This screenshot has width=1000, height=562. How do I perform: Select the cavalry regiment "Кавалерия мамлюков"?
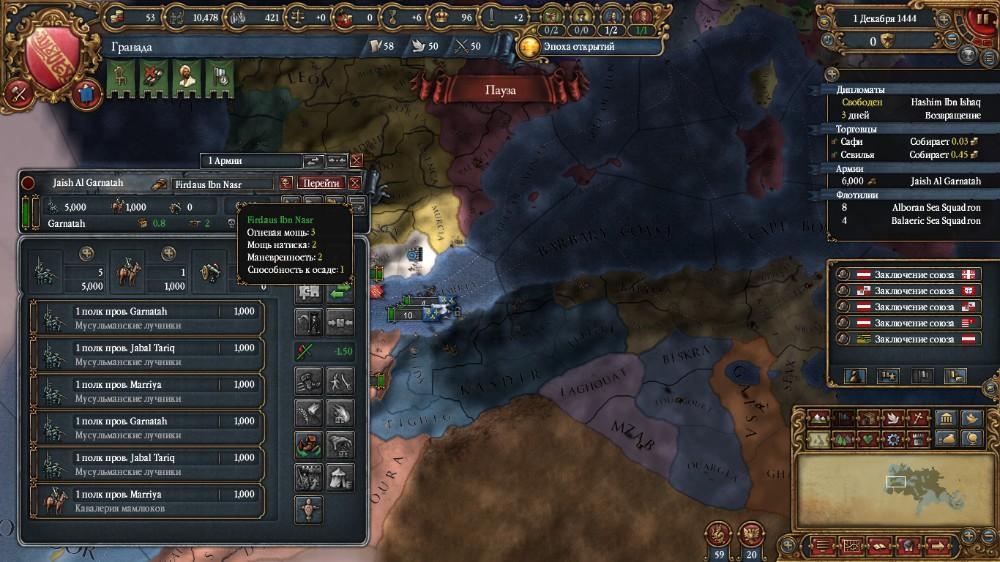click(x=150, y=501)
